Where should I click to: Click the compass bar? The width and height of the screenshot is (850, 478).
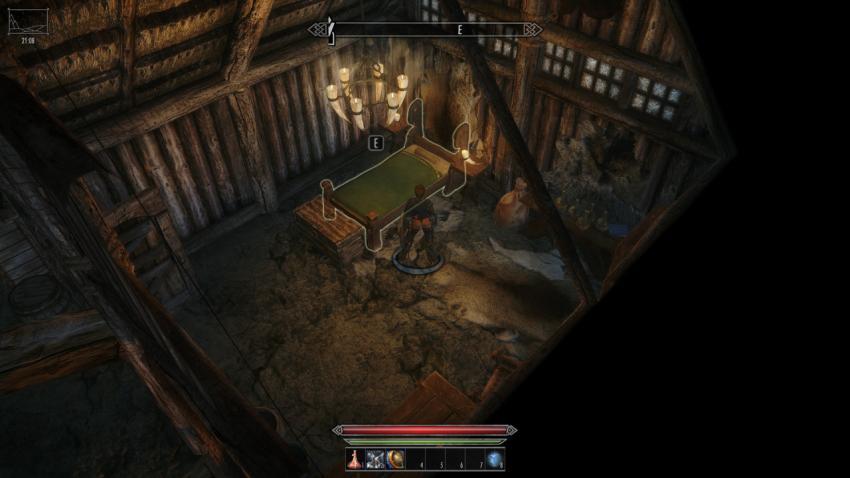tap(425, 30)
